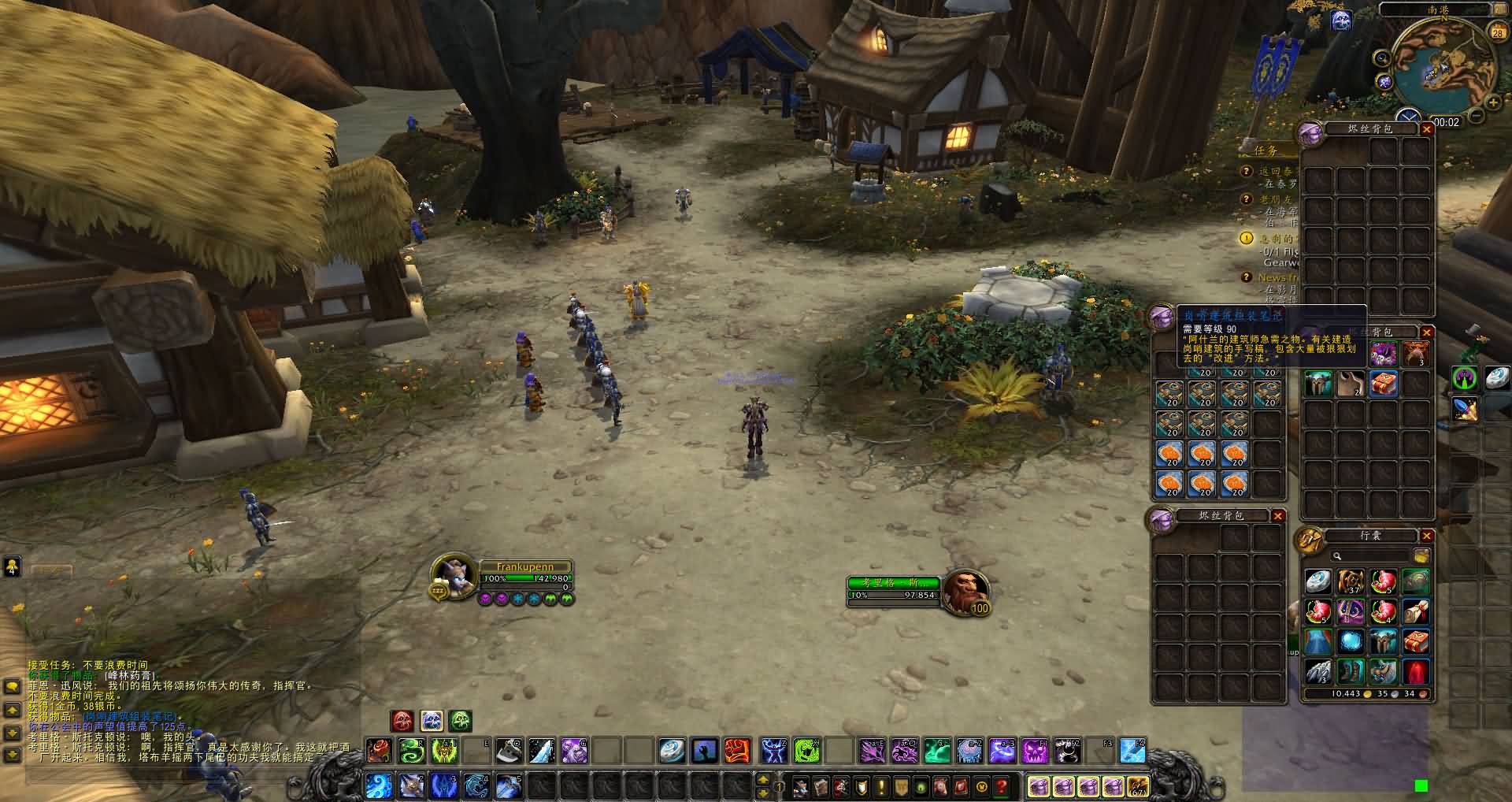The image size is (1512, 802).
Task: Close the backpack bag labeled 行囊
Action: (x=1426, y=536)
